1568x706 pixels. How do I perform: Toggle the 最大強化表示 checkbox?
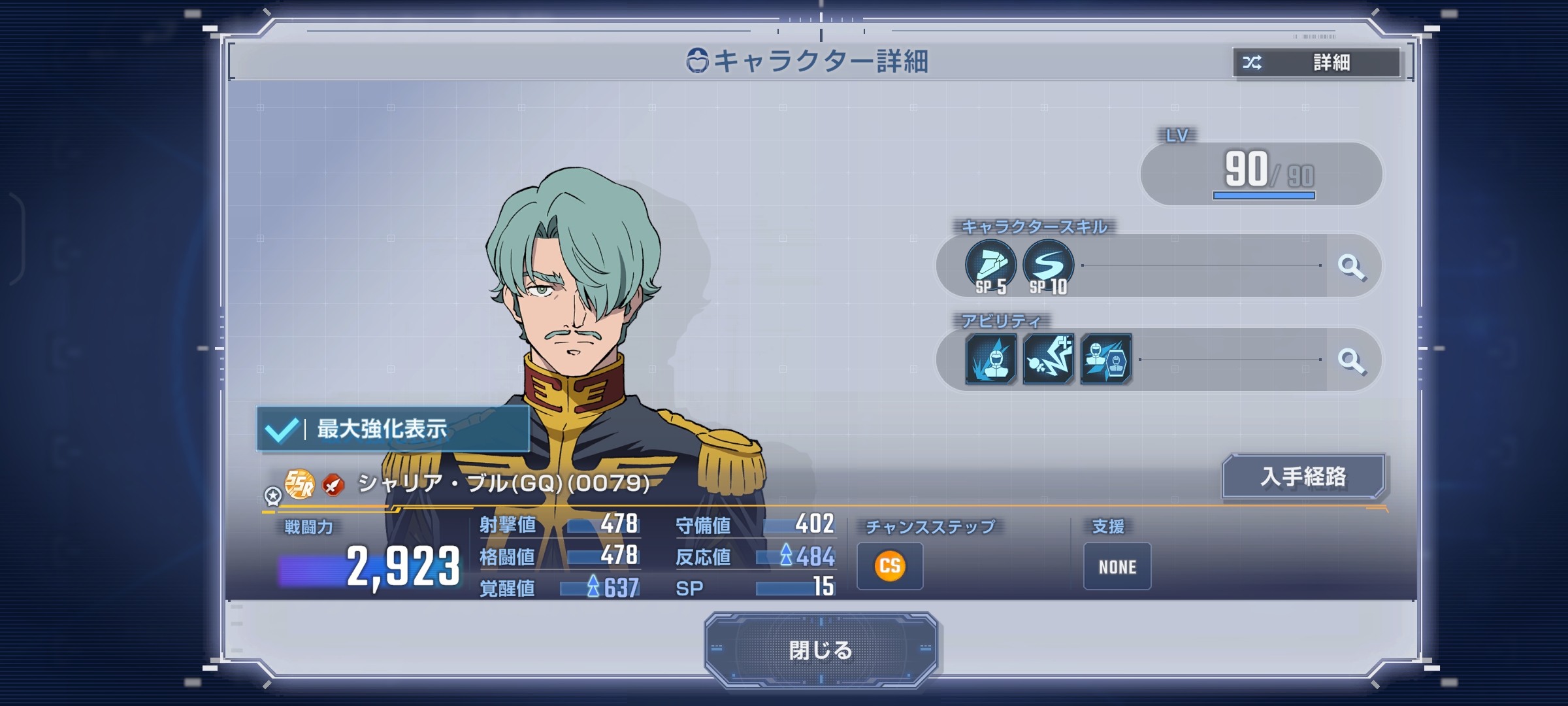coord(282,429)
